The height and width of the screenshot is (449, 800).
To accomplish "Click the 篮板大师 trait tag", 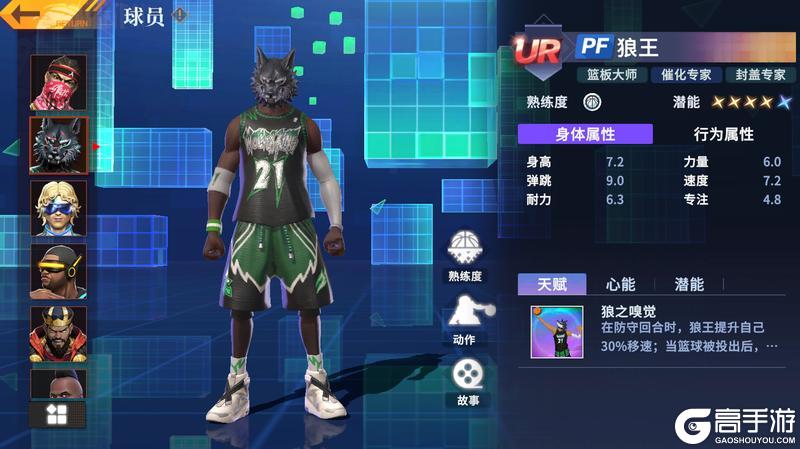I will point(608,74).
